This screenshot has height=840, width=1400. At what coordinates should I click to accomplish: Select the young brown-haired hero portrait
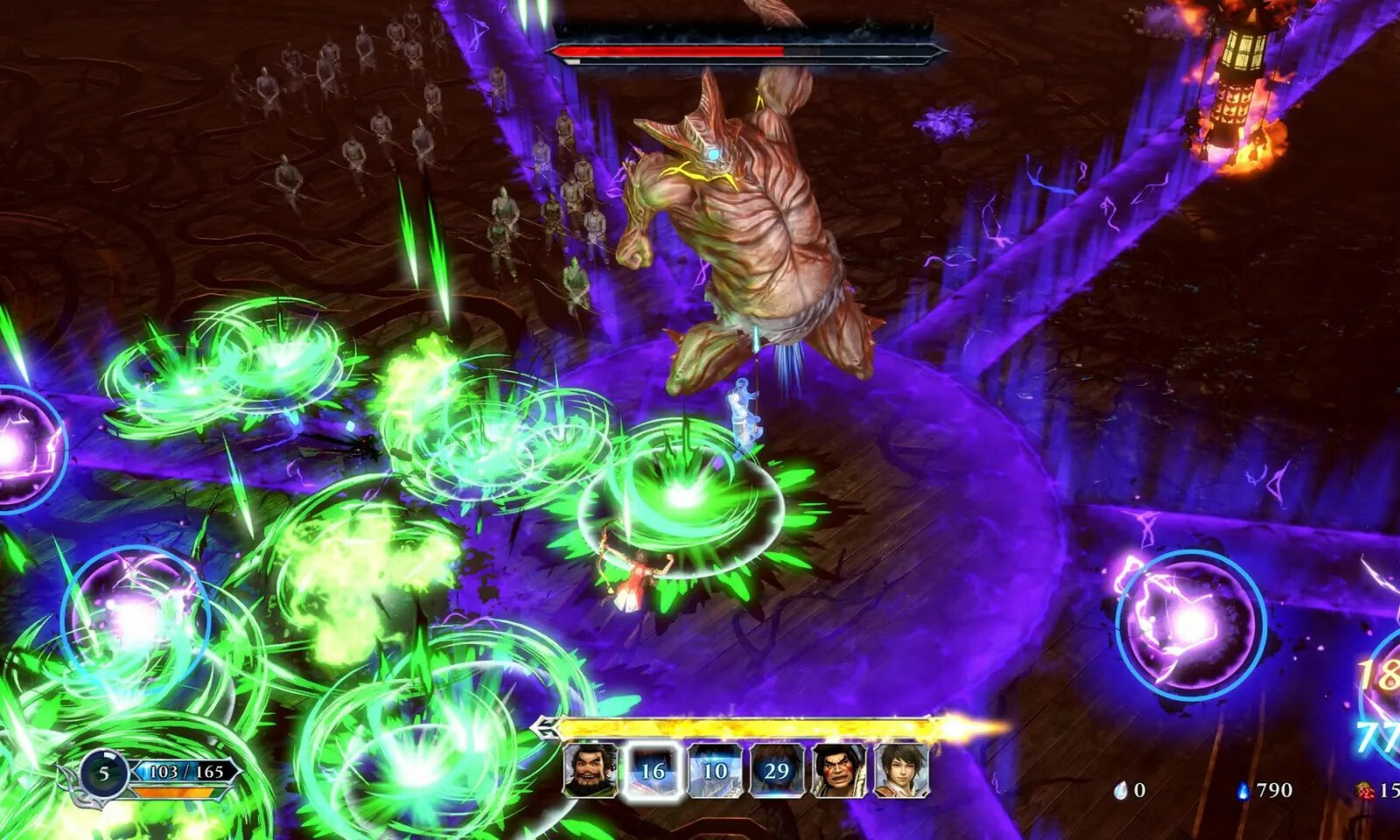pos(900,770)
